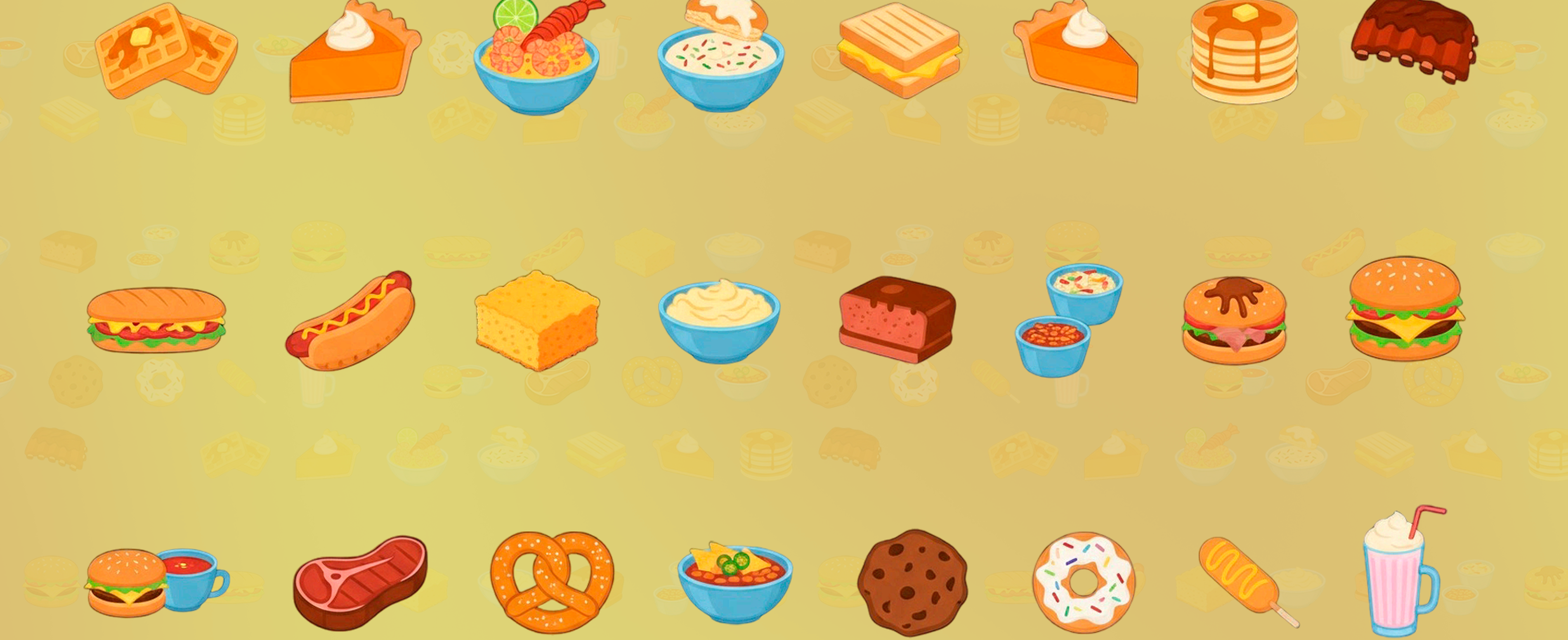1568x640 pixels.
Task: Select the two side-dish cups
Action: click(x=1067, y=320)
